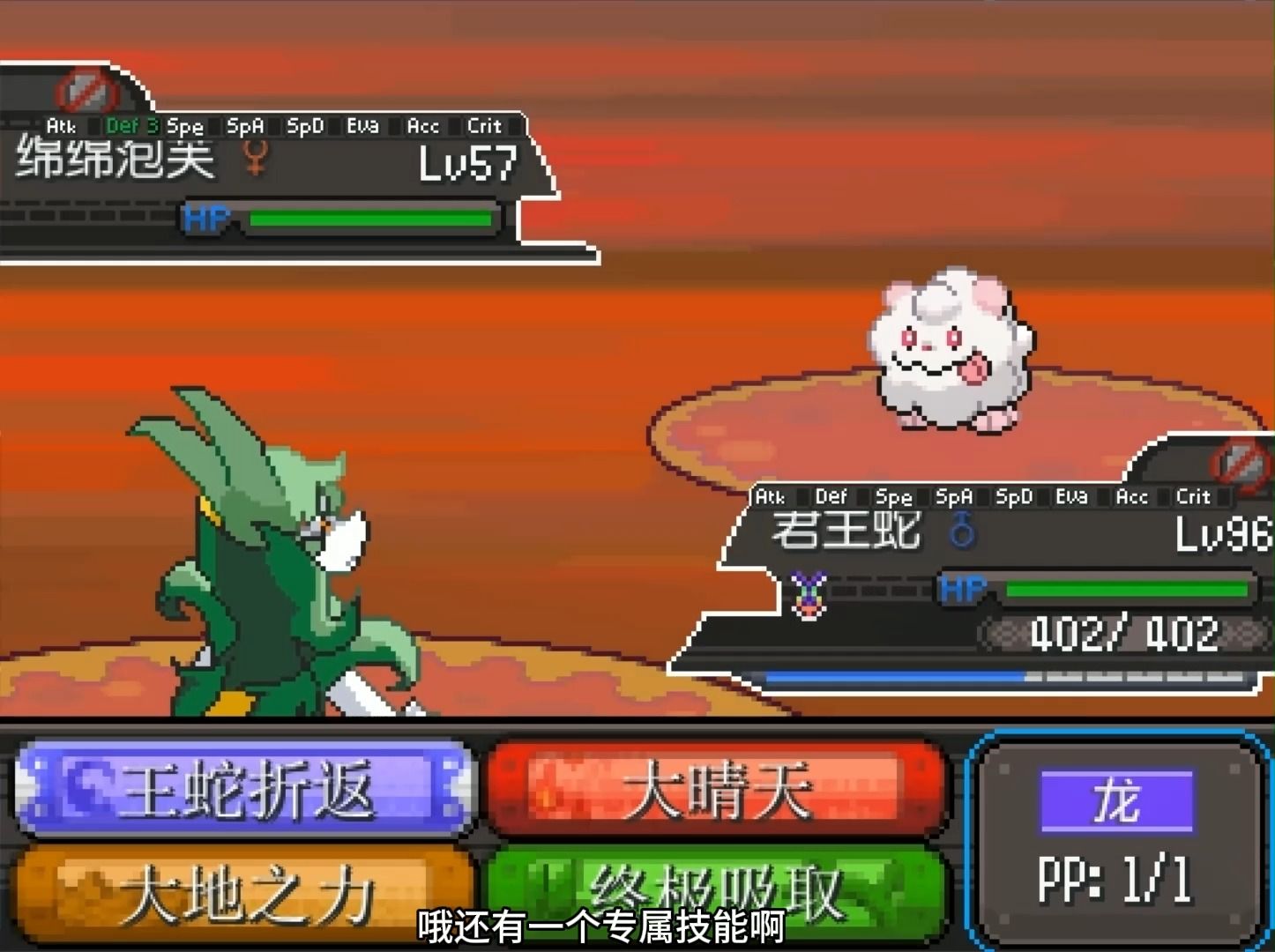Choose the 大晴天 move
This screenshot has width=1275, height=952.
pos(716,789)
